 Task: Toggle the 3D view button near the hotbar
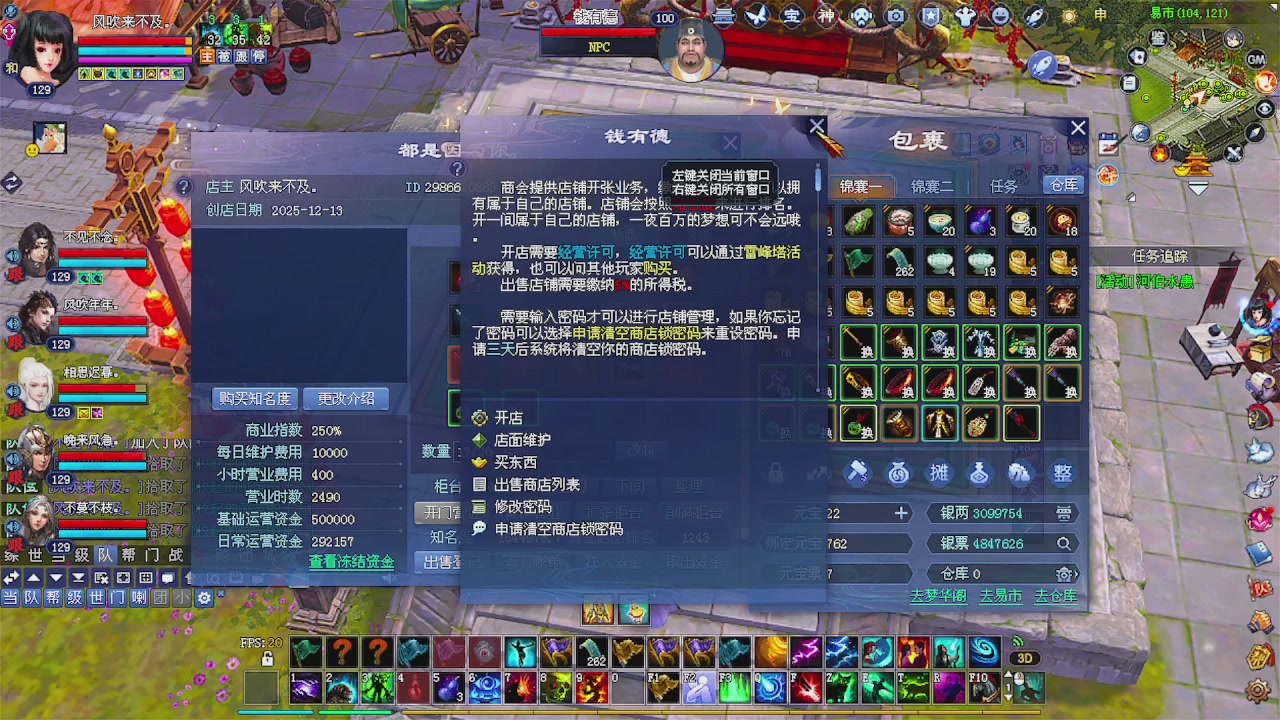(x=1024, y=657)
